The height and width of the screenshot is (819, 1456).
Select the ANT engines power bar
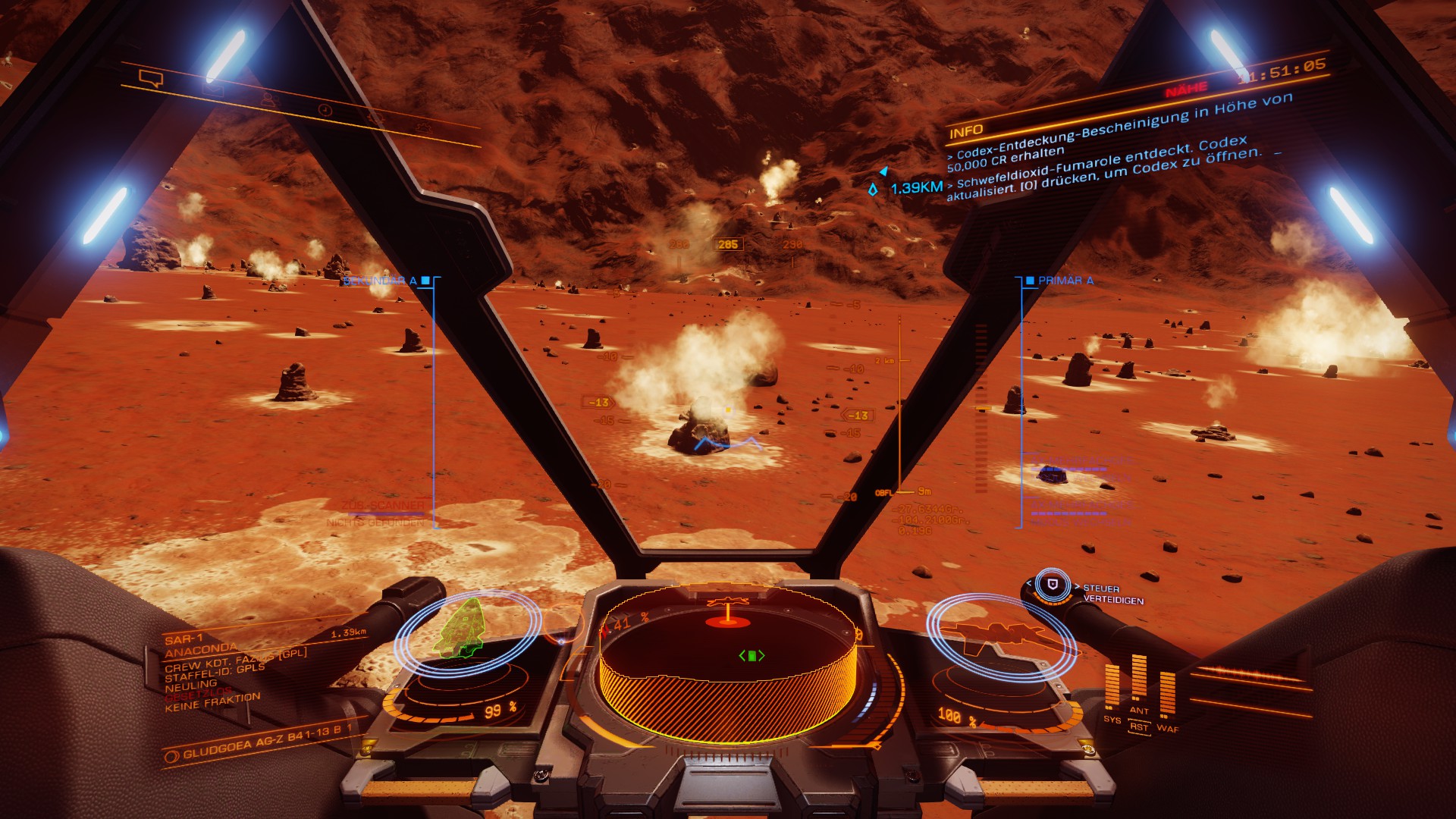coord(1139,679)
